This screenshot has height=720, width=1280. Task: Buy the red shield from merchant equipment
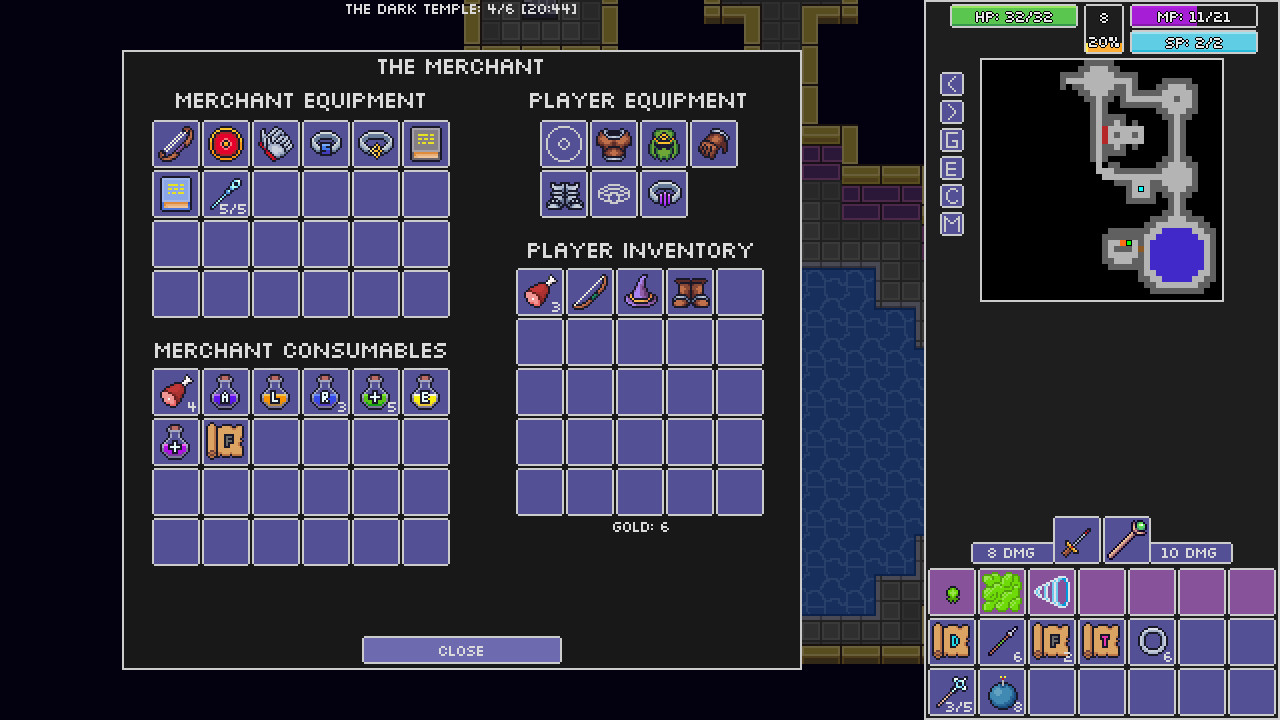pyautogui.click(x=225, y=143)
